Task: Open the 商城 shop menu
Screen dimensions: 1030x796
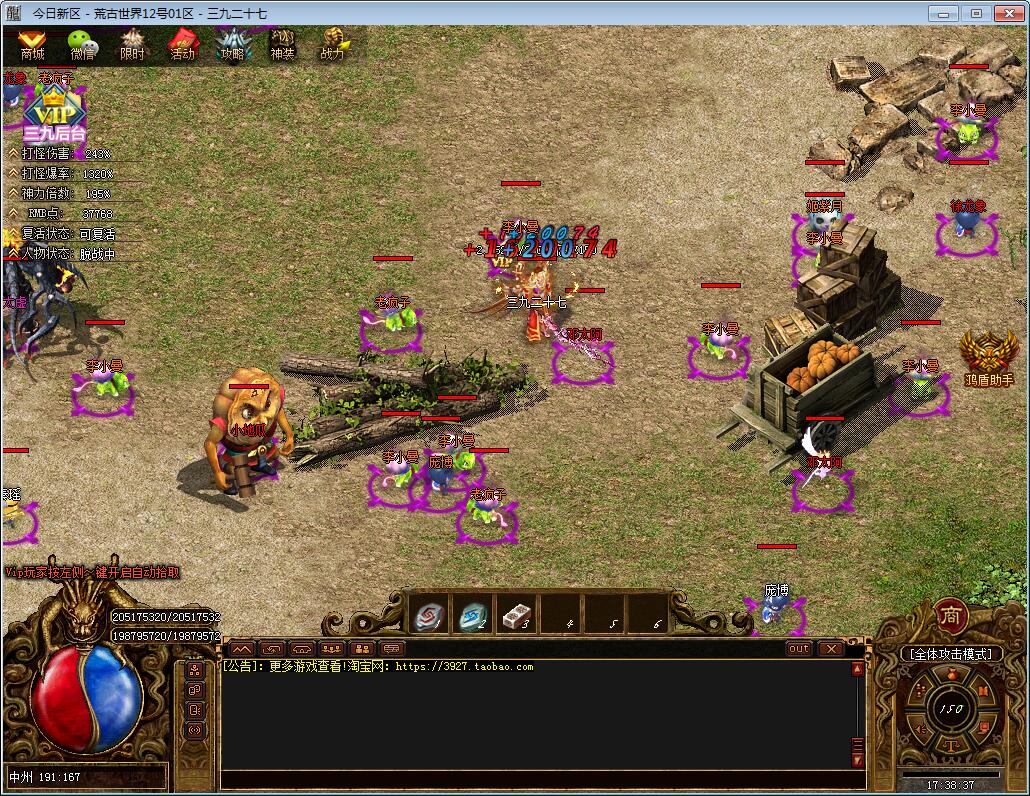Action: coord(32,44)
